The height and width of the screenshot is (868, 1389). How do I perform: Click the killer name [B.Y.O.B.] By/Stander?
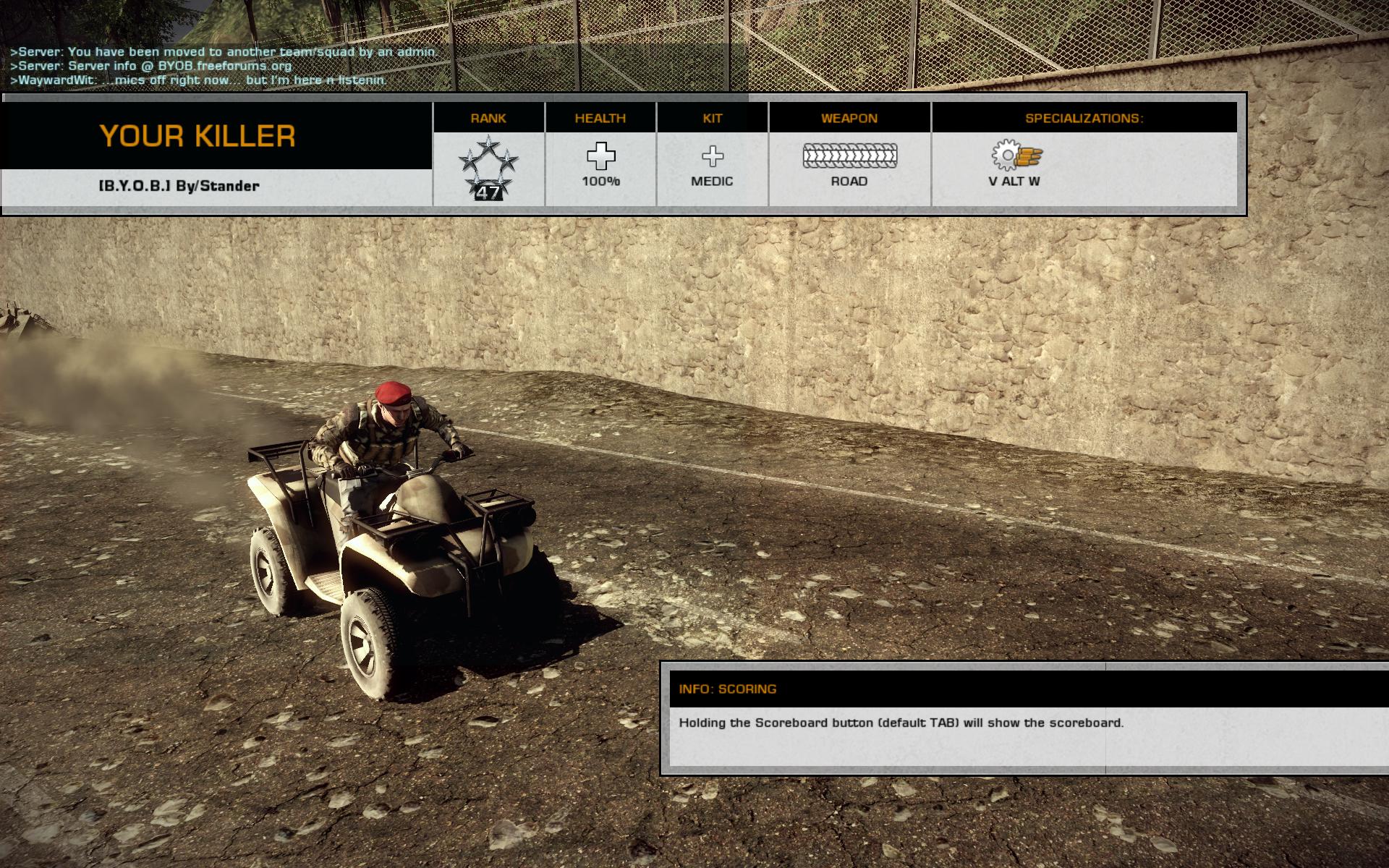[x=179, y=186]
